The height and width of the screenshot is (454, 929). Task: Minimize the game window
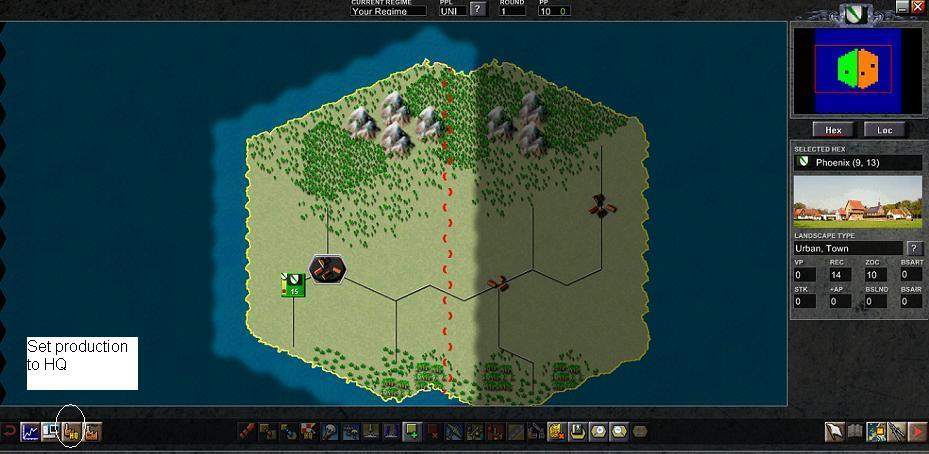pyautogui.click(x=902, y=7)
